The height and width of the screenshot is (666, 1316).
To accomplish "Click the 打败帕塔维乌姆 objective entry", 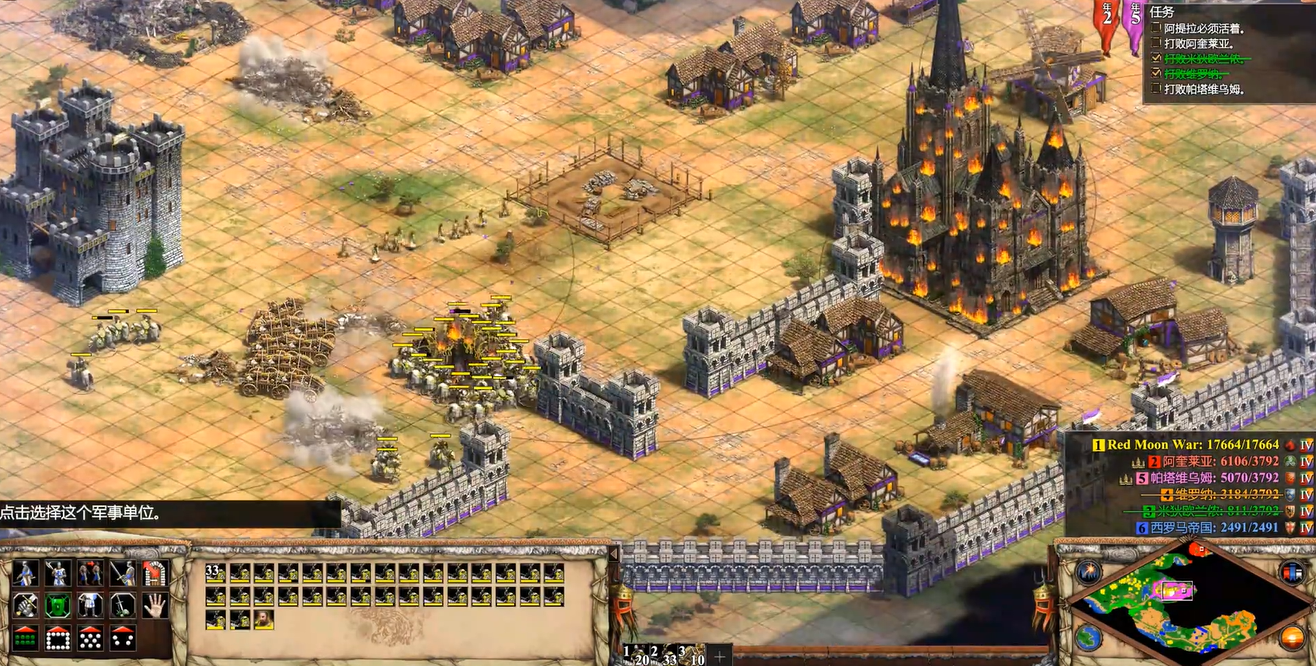I will (1200, 89).
